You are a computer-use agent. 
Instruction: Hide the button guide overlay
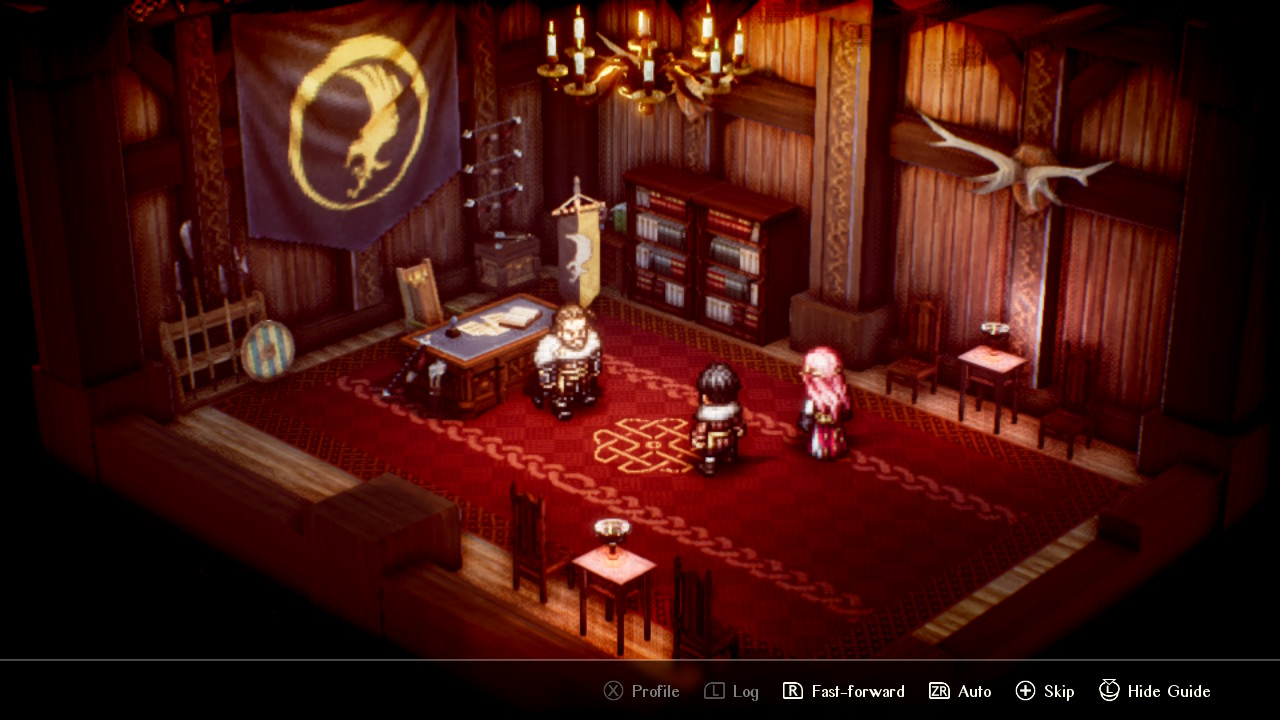[x=1168, y=691]
